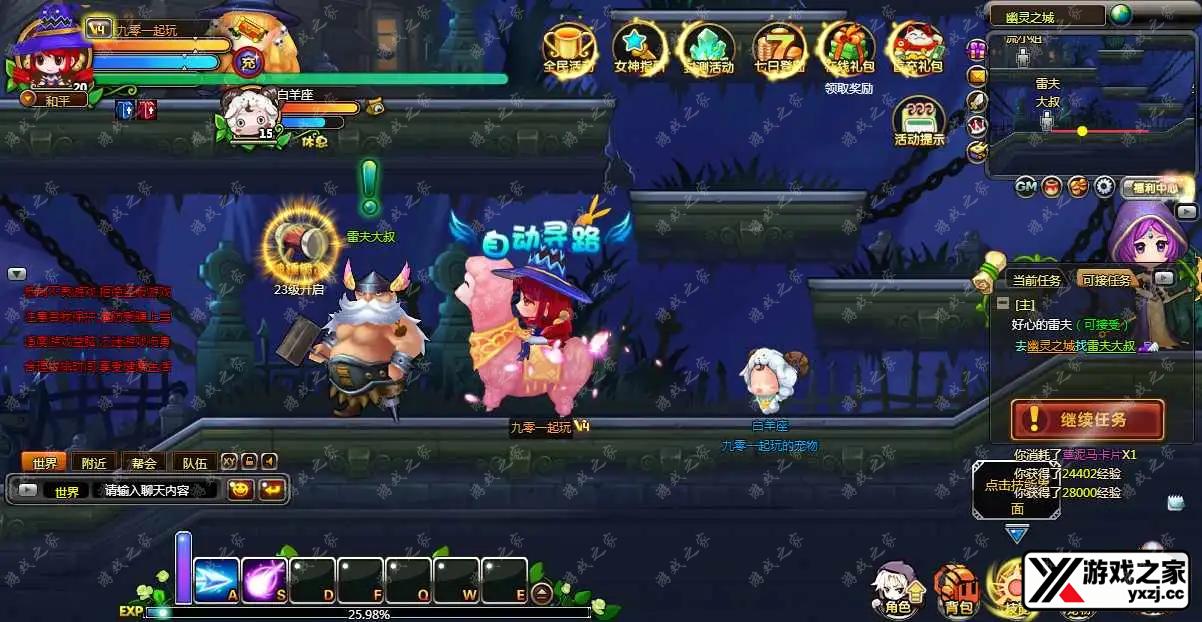This screenshot has width=1202, height=622.
Task: Click the GM support button
Action: [x=1026, y=186]
